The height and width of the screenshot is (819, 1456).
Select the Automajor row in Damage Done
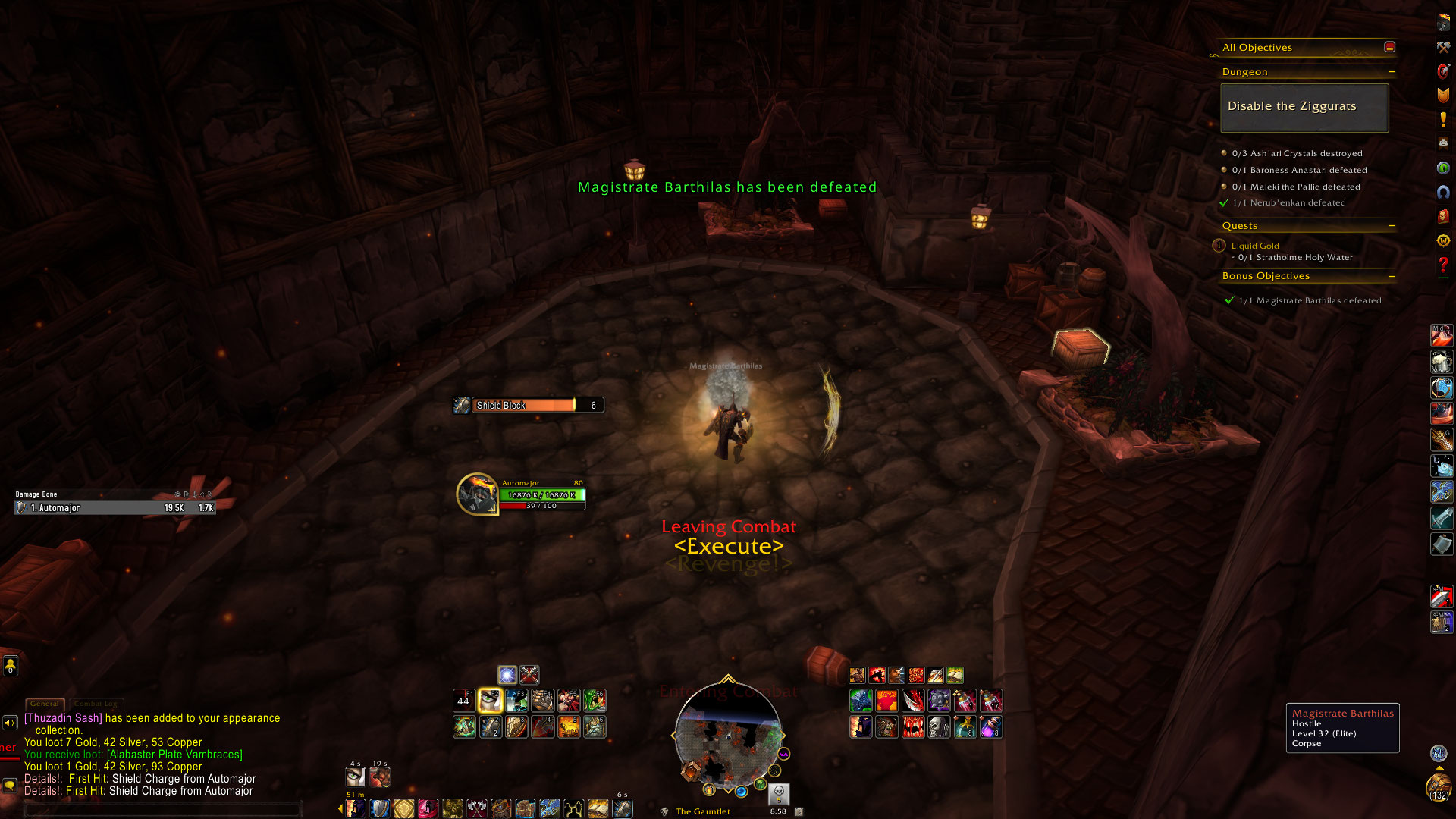coord(115,508)
